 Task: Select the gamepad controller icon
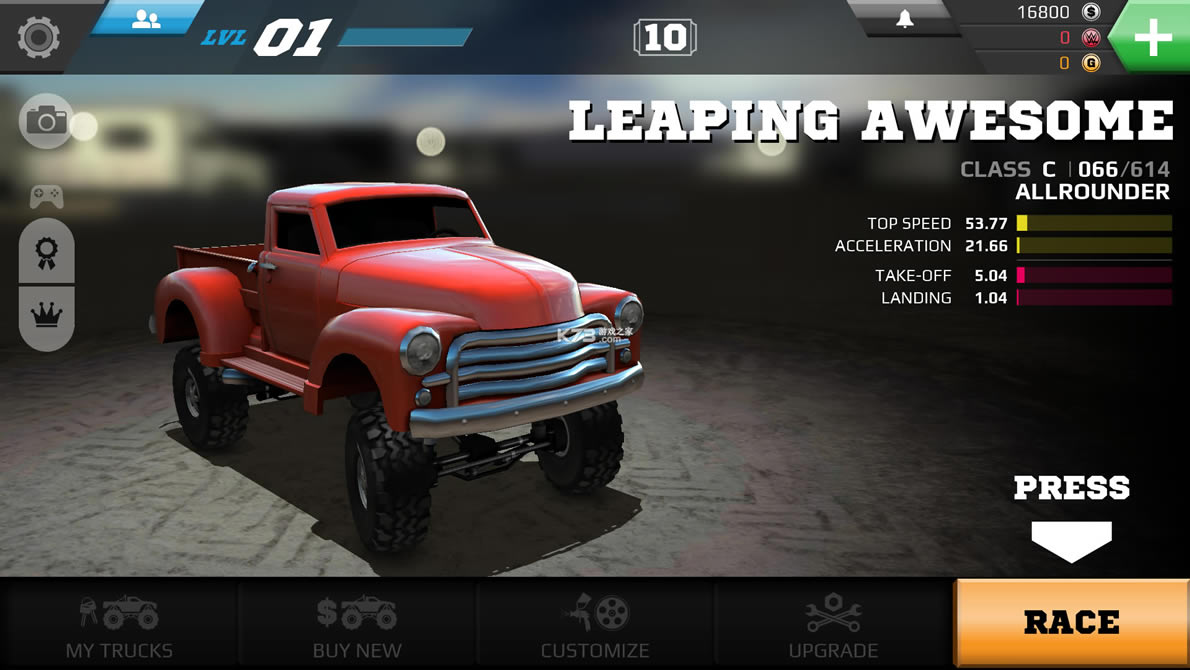(x=46, y=196)
